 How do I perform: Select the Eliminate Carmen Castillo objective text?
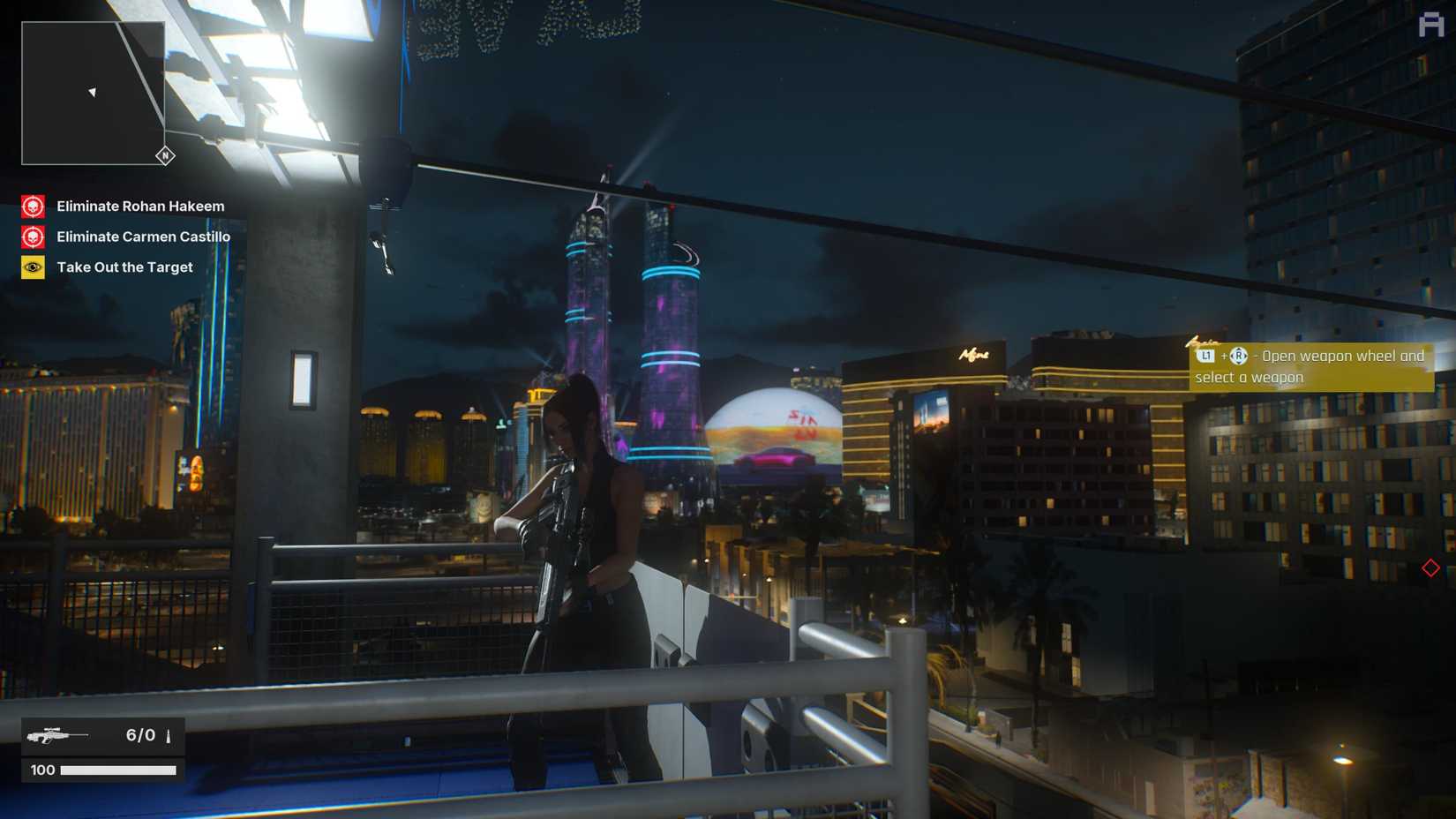pos(143,237)
